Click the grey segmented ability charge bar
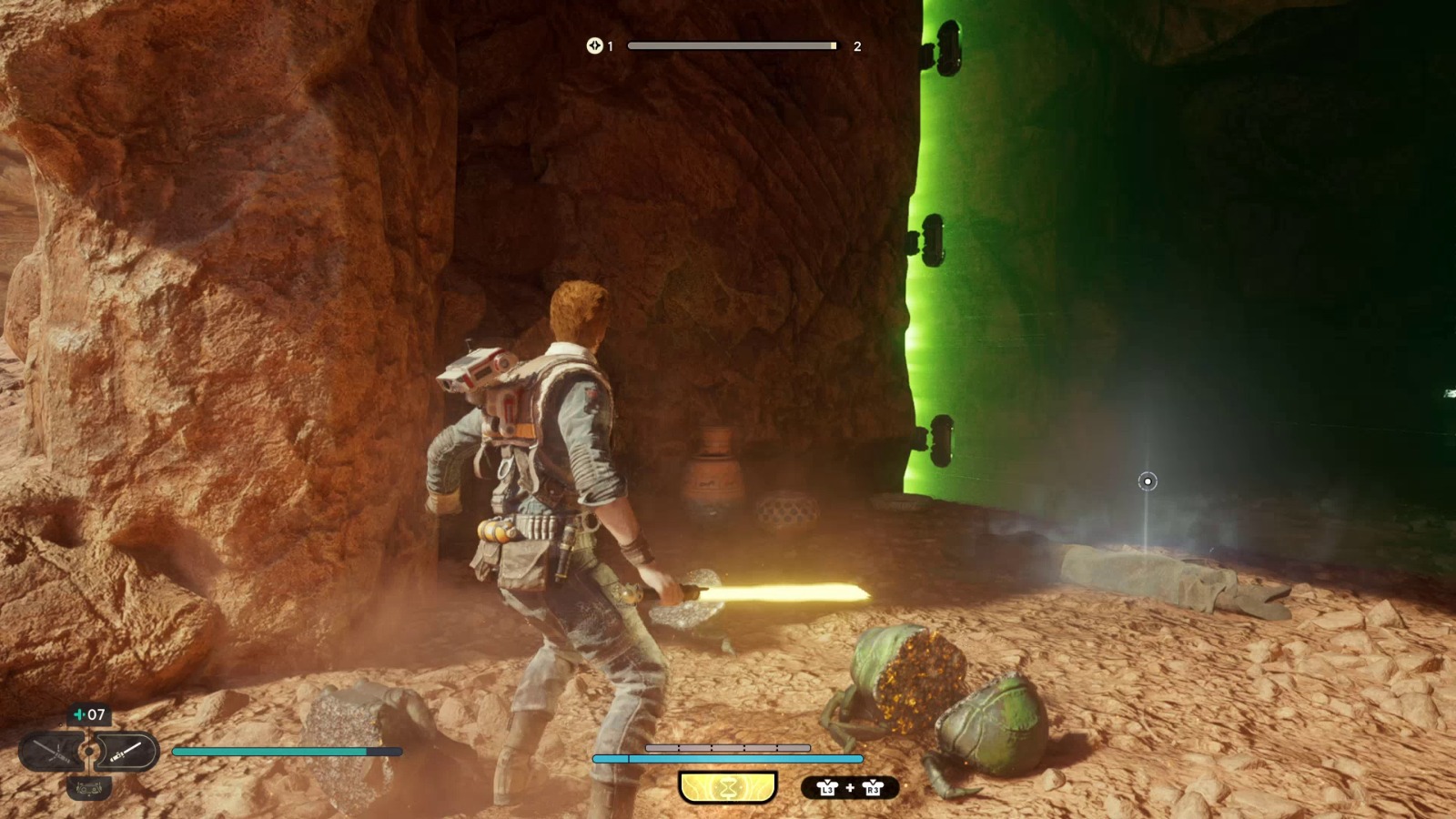This screenshot has height=819, width=1456. point(728,747)
